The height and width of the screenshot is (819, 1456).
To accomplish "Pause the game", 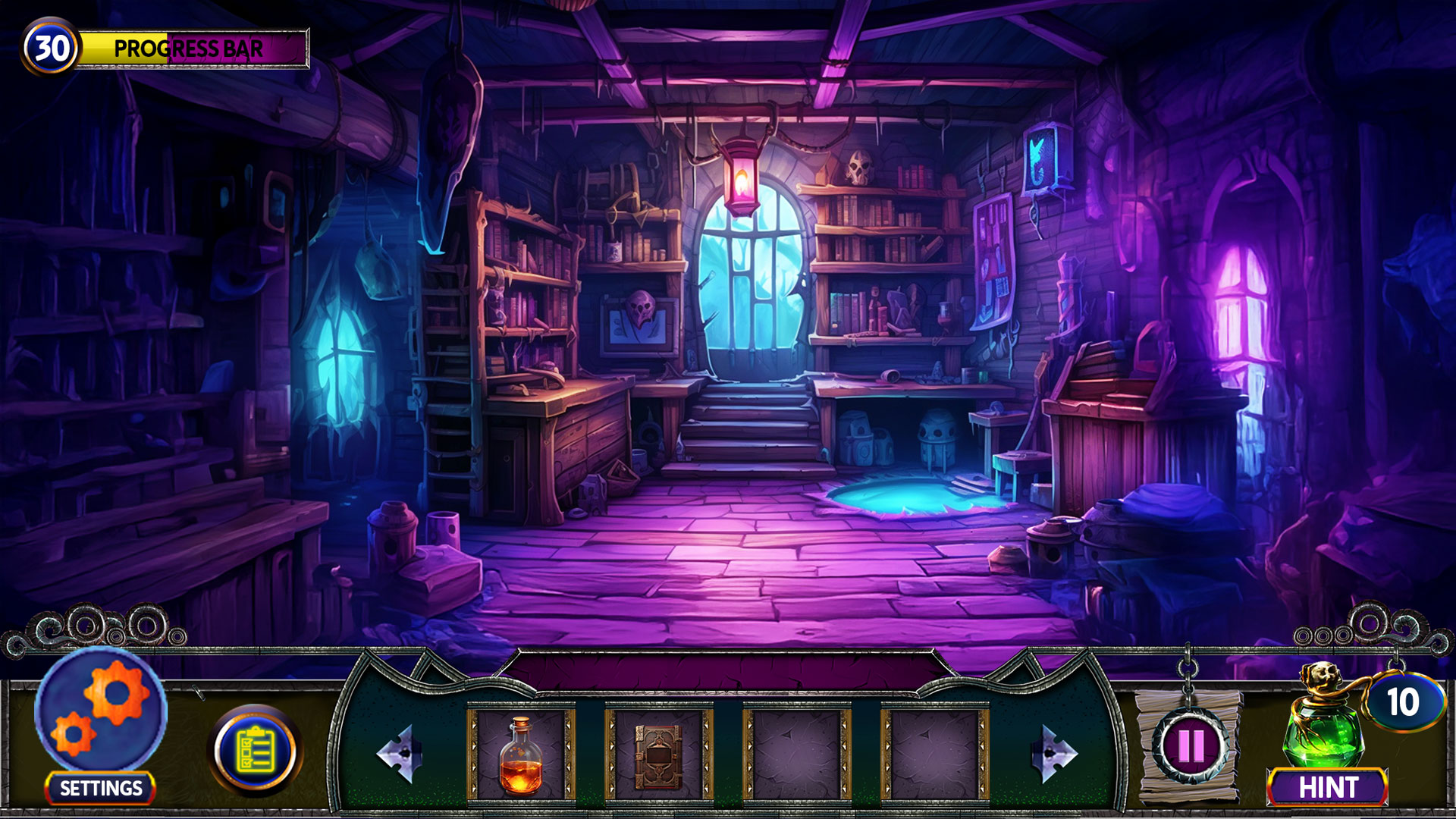I will (1190, 747).
